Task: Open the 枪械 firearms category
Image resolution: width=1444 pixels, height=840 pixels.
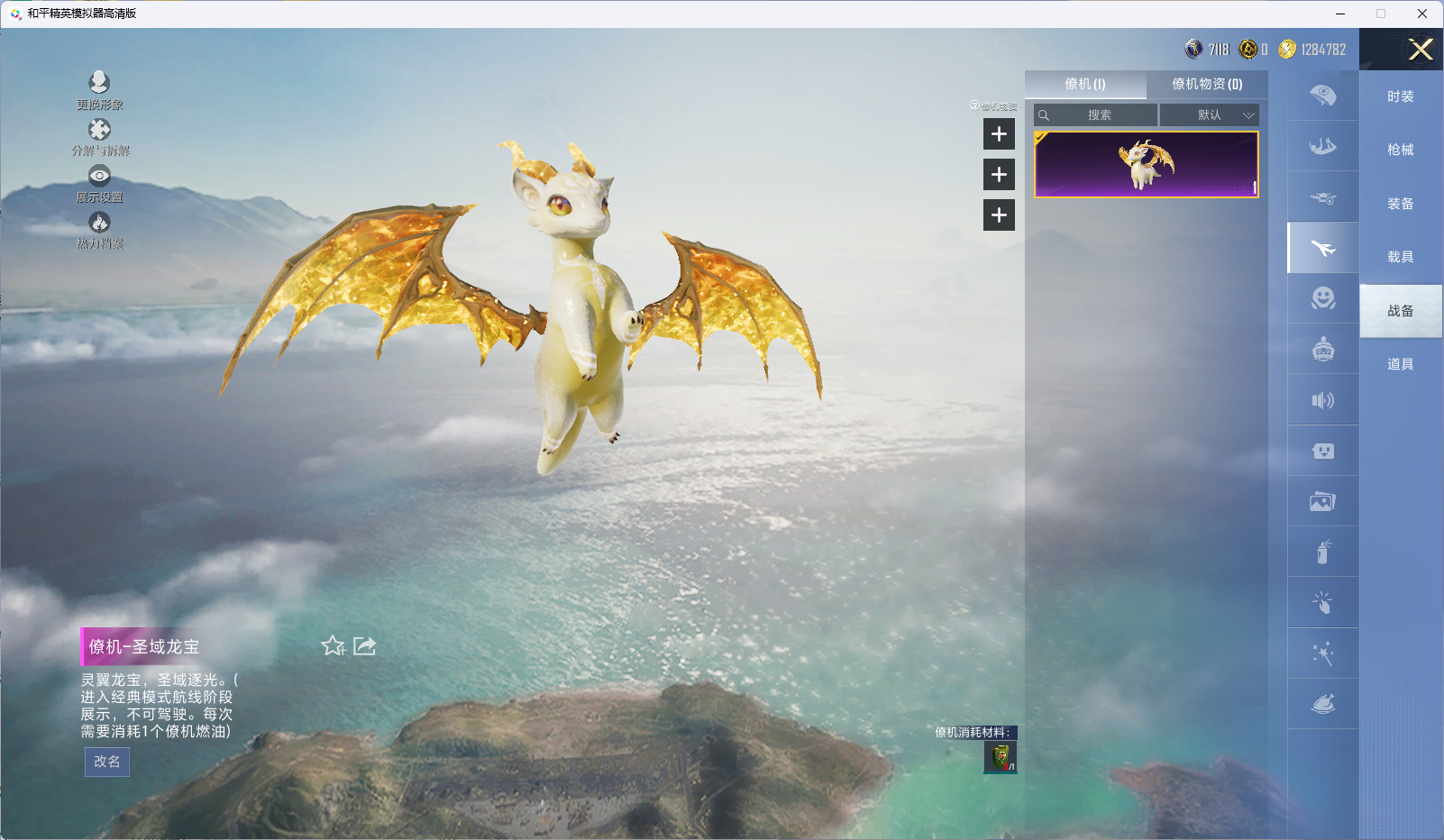Action: tap(1400, 150)
